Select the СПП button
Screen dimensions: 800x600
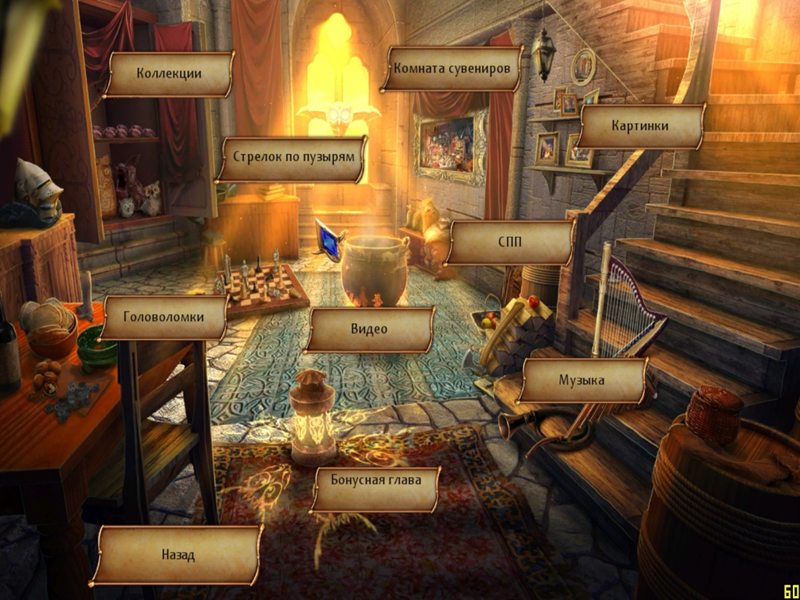pos(511,242)
